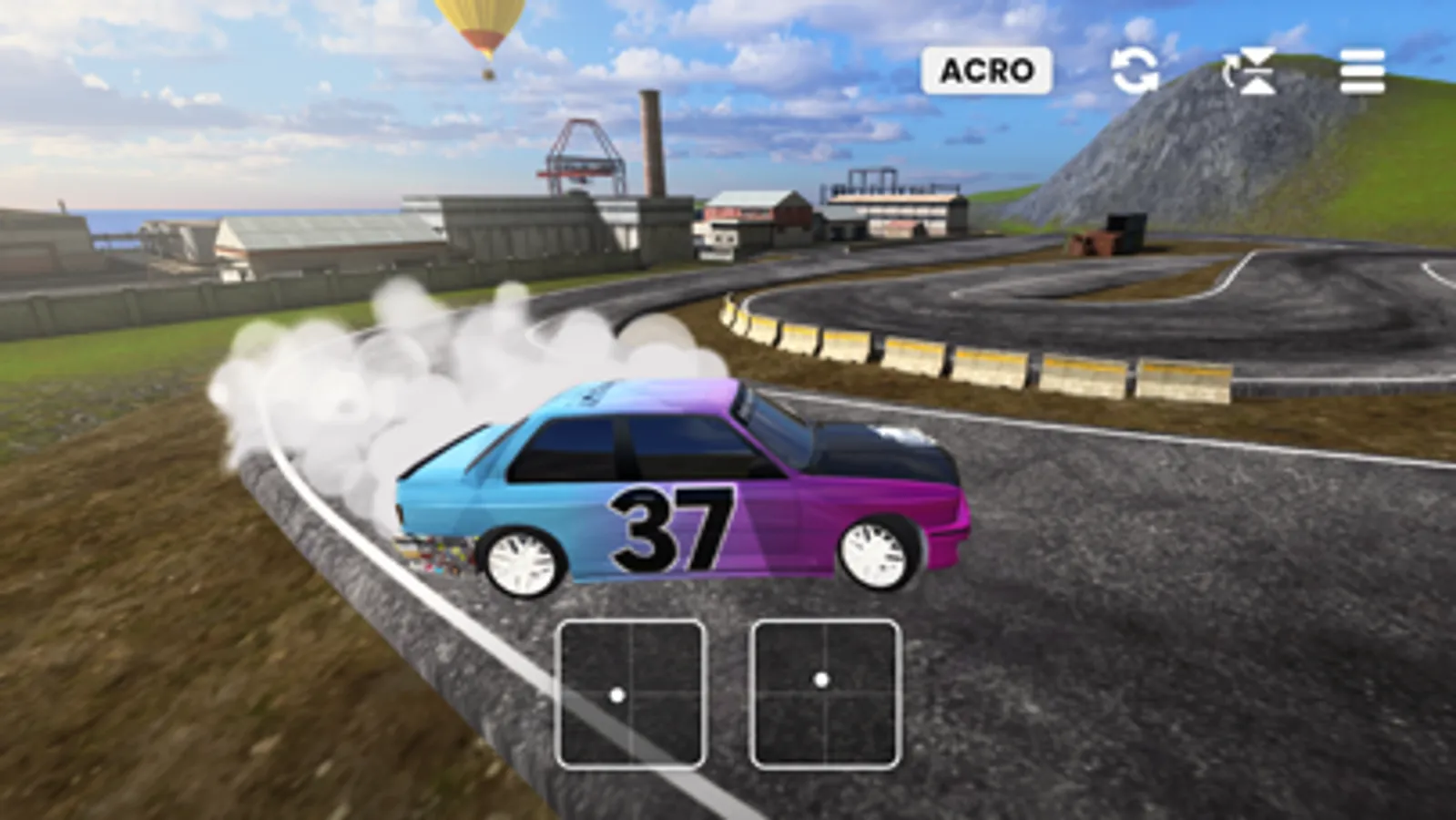Tap the hourglass rotate icon beside the menu
1456x820 pixels.
click(1249, 71)
